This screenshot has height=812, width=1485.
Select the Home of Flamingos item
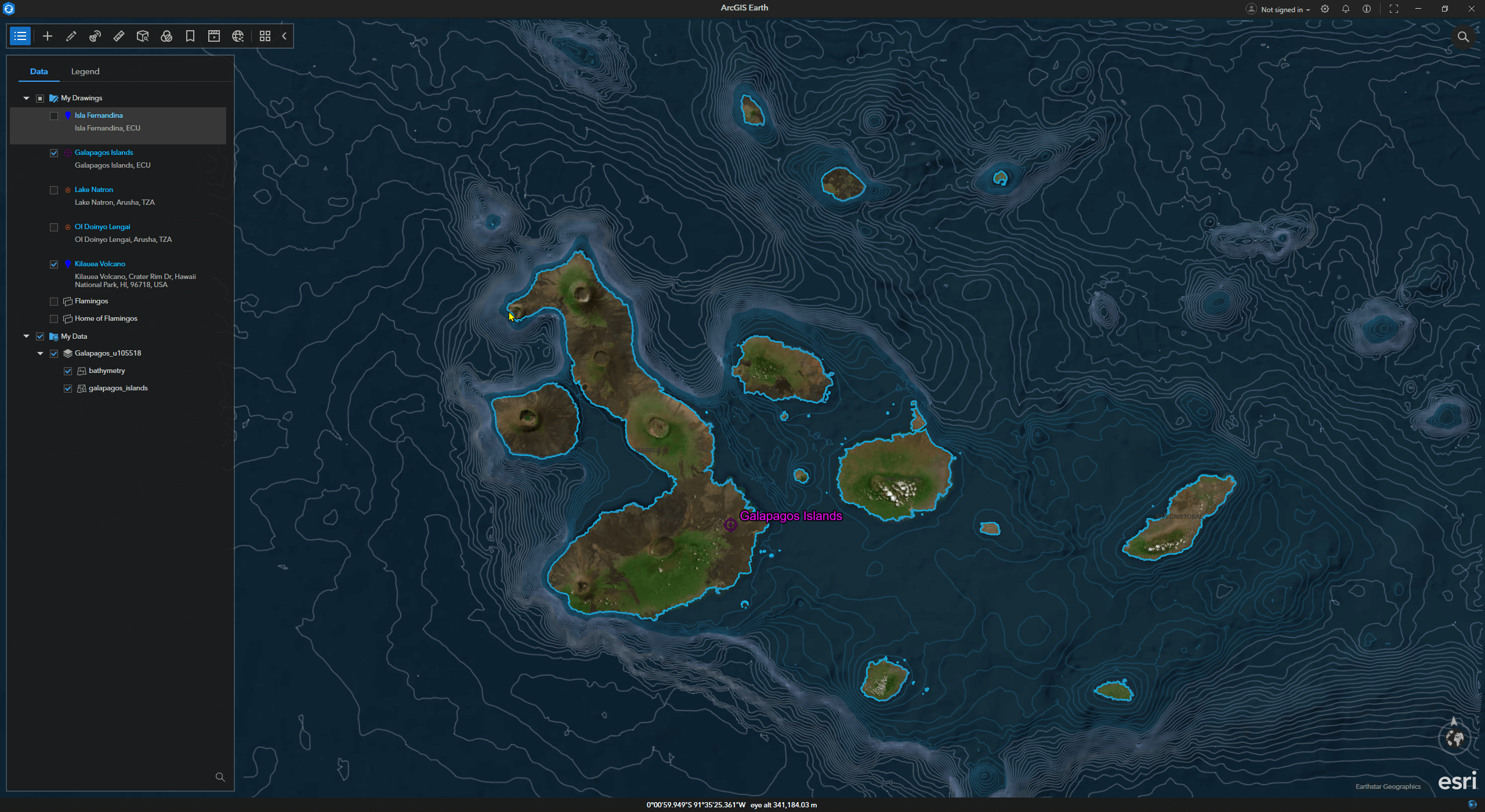(x=106, y=318)
